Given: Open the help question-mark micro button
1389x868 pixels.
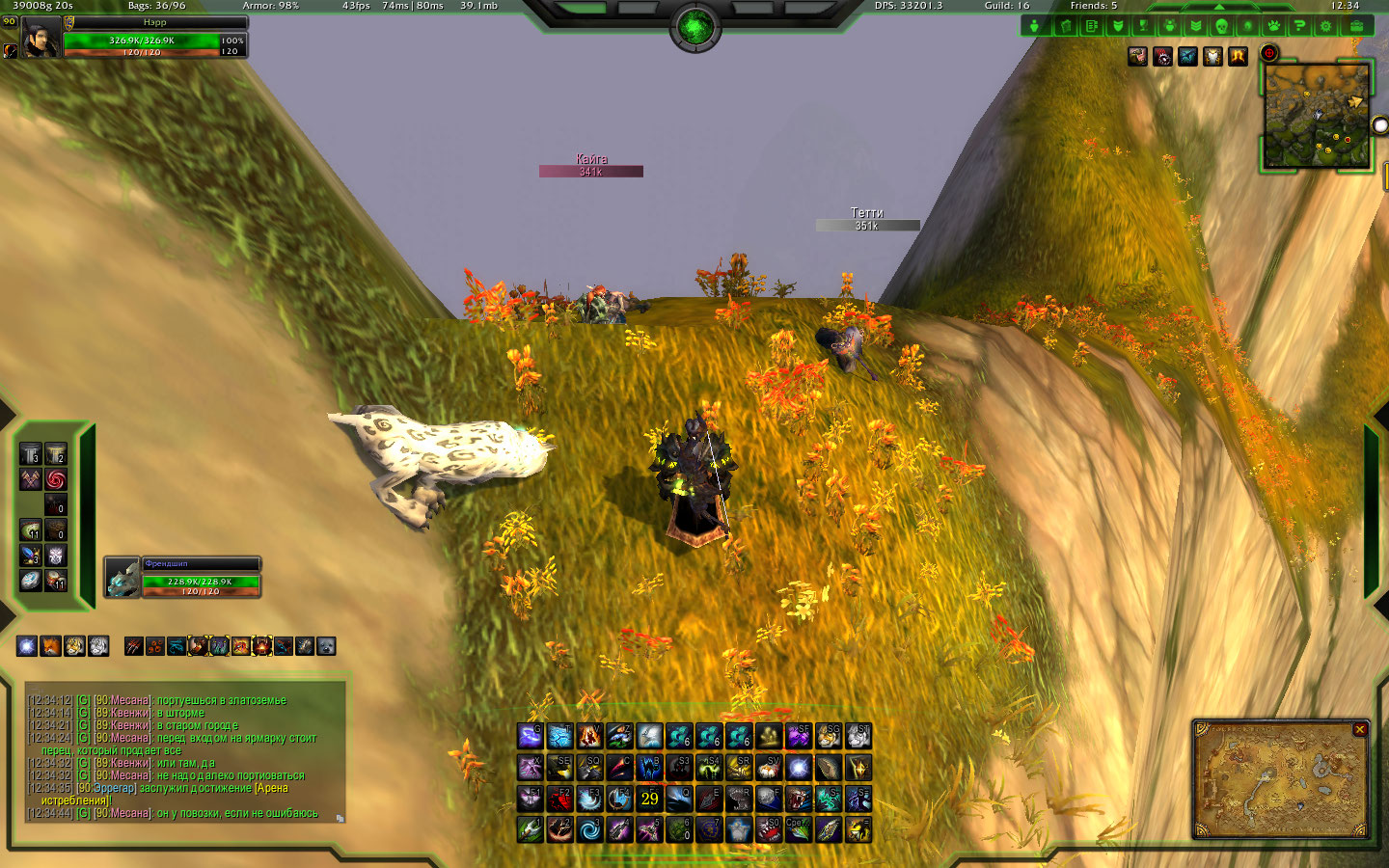Looking at the screenshot, I should coord(1299,26).
